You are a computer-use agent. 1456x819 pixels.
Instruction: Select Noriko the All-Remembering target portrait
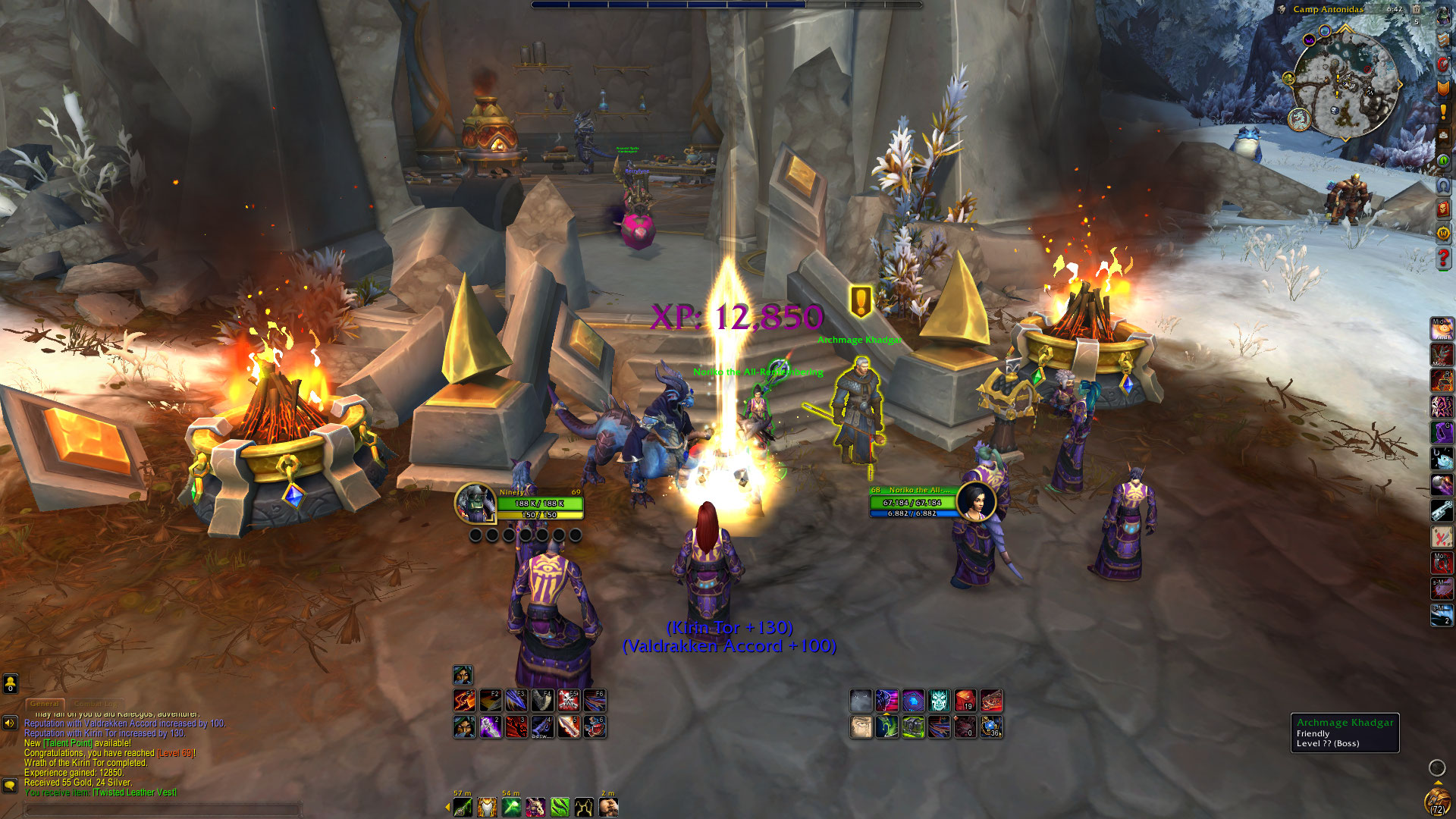pyautogui.click(x=975, y=501)
